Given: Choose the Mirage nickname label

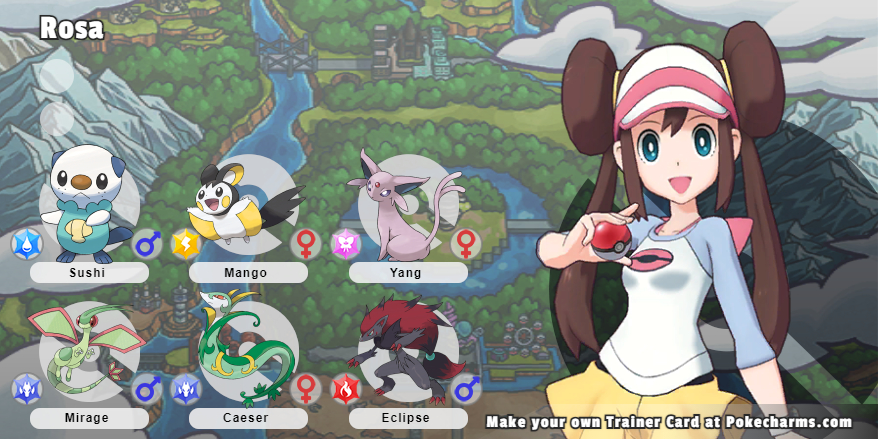Looking at the screenshot, I should 89,418.
